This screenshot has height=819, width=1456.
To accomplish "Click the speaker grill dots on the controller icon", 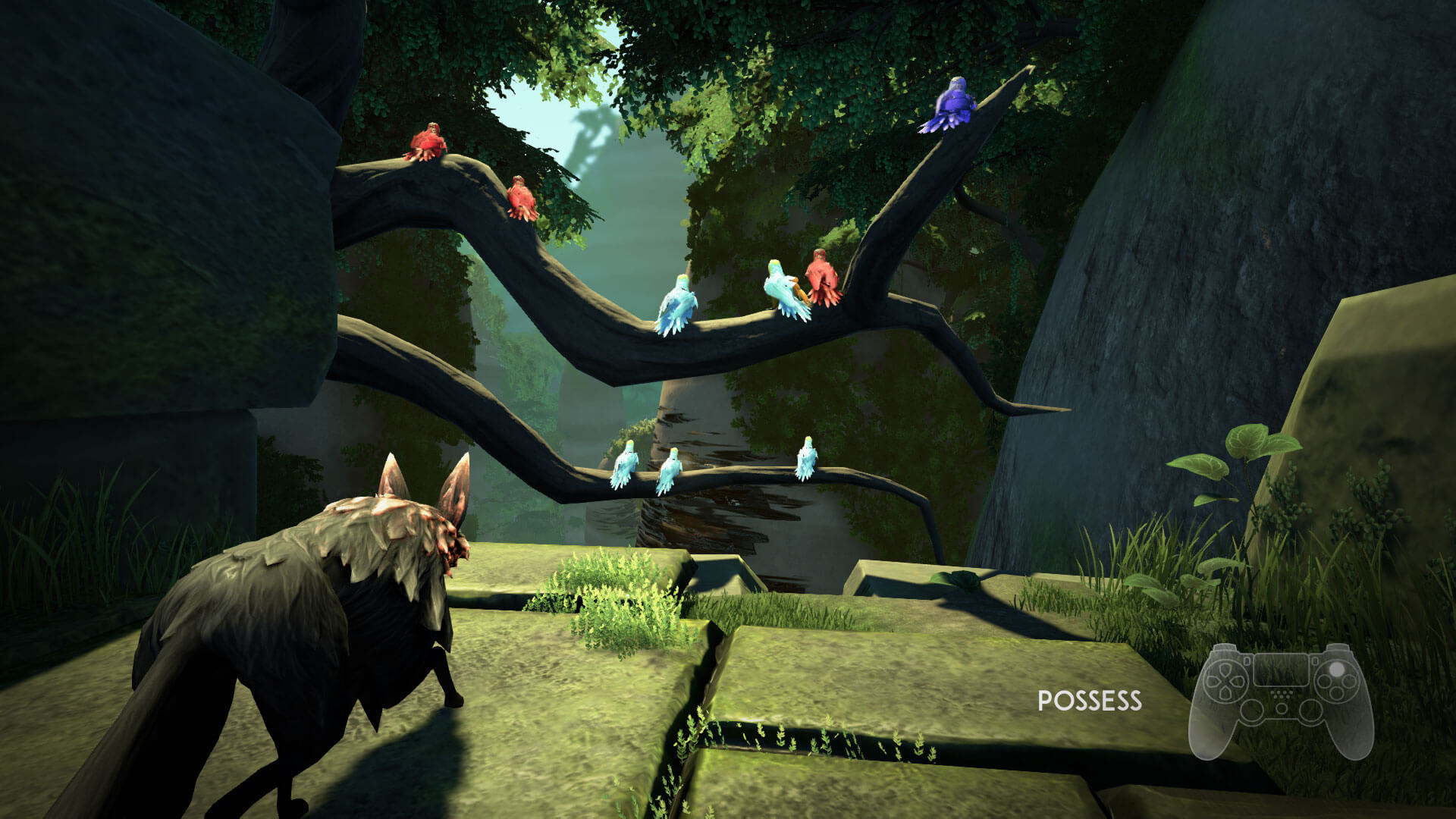I will pos(1281,695).
